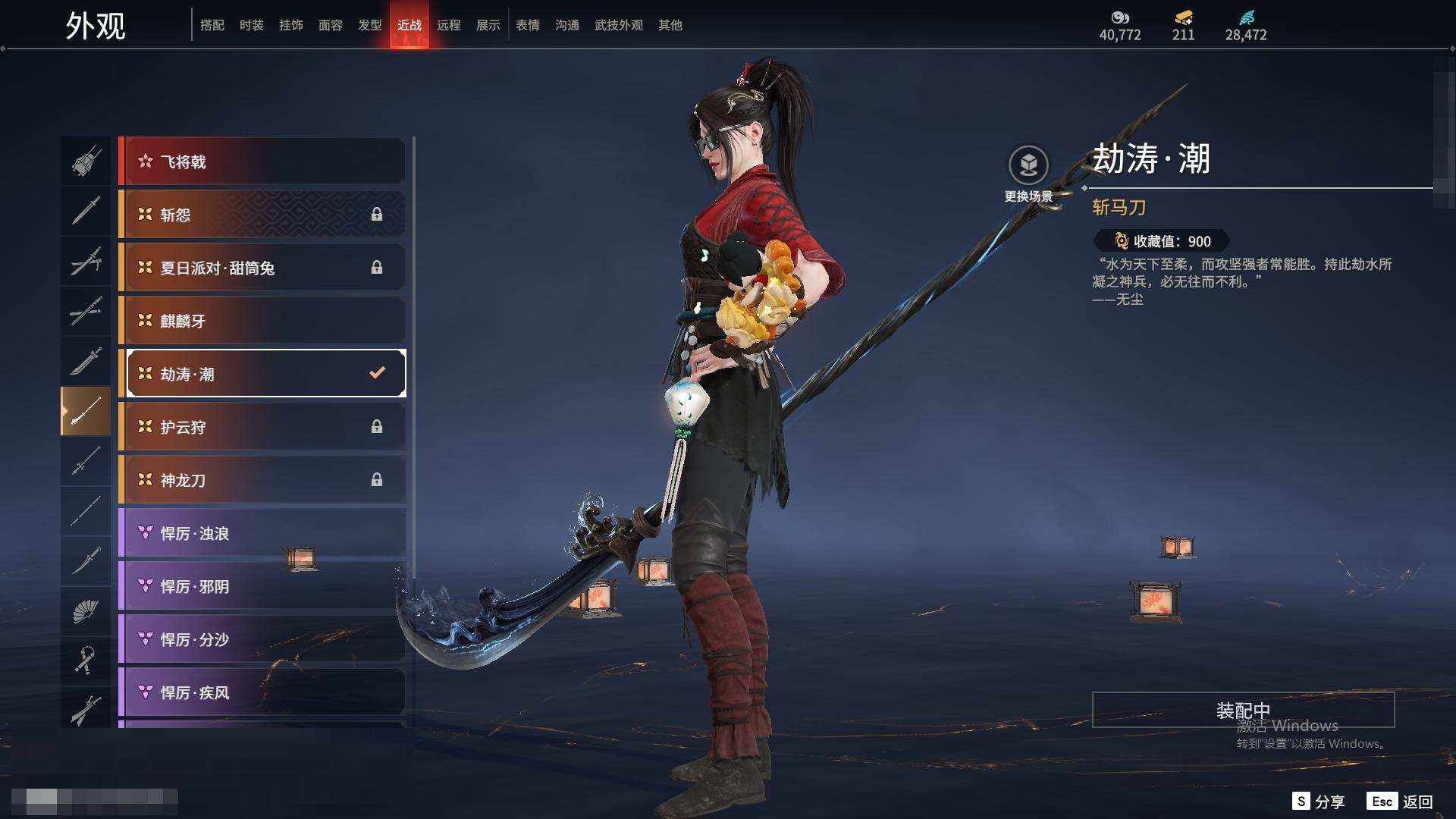This screenshot has width=1456, height=819.
Task: Select the 悍厉·浊浪 skin
Action: [x=262, y=533]
